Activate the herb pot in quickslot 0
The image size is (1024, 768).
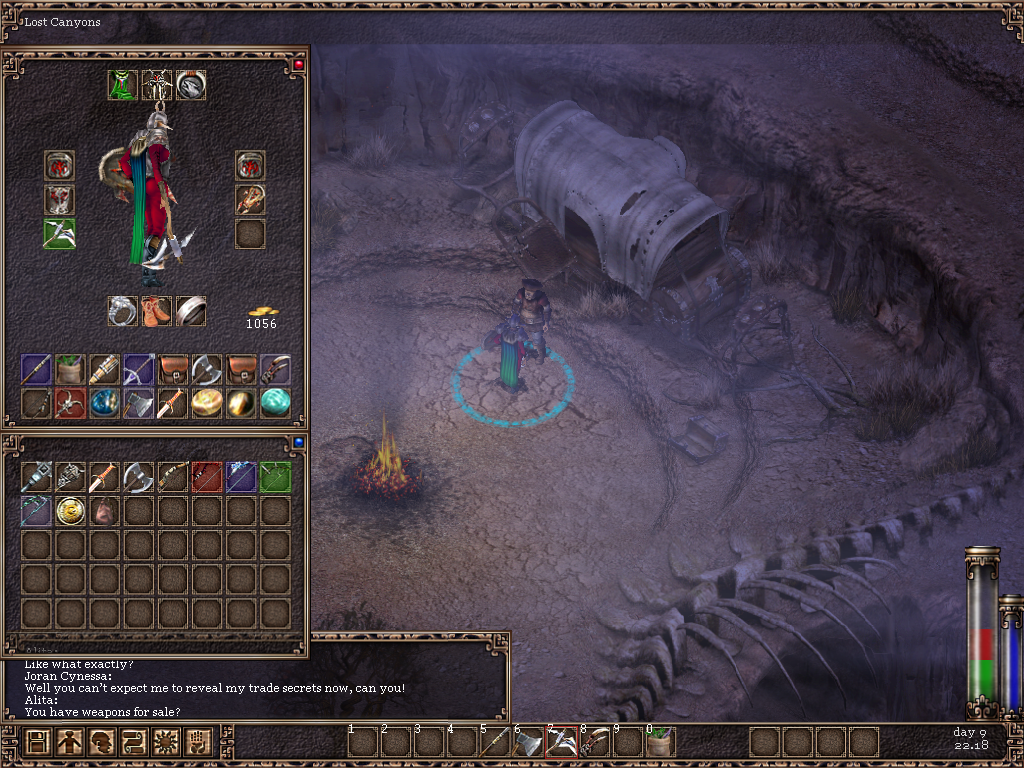(x=661, y=742)
